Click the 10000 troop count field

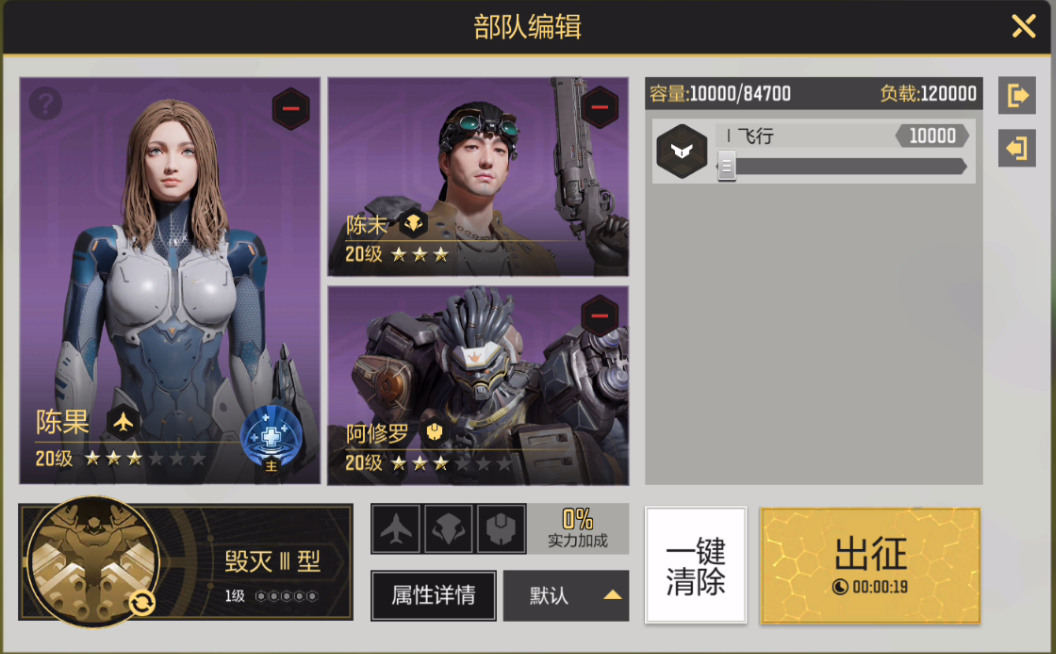932,136
